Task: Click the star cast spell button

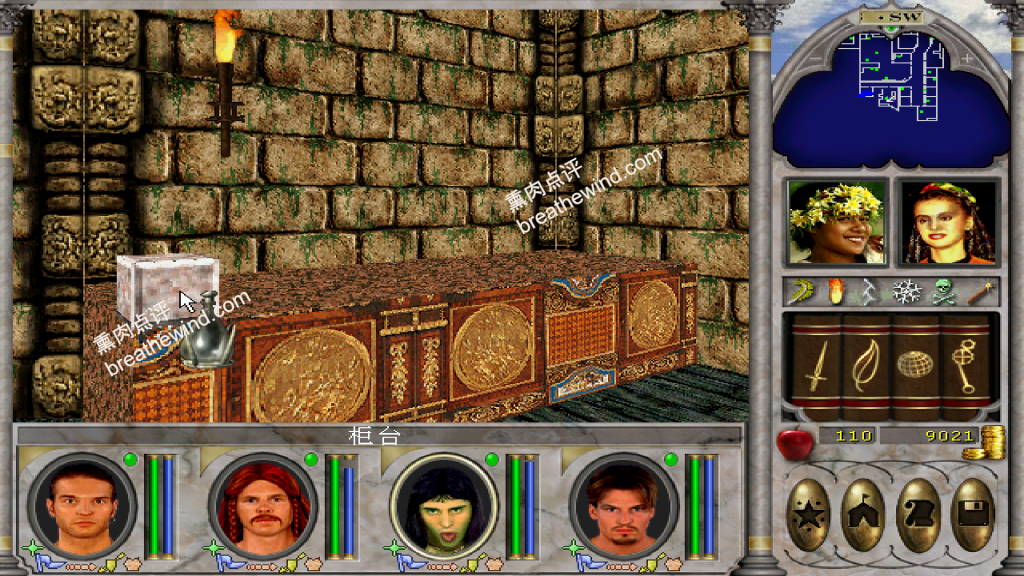Action: click(x=810, y=515)
